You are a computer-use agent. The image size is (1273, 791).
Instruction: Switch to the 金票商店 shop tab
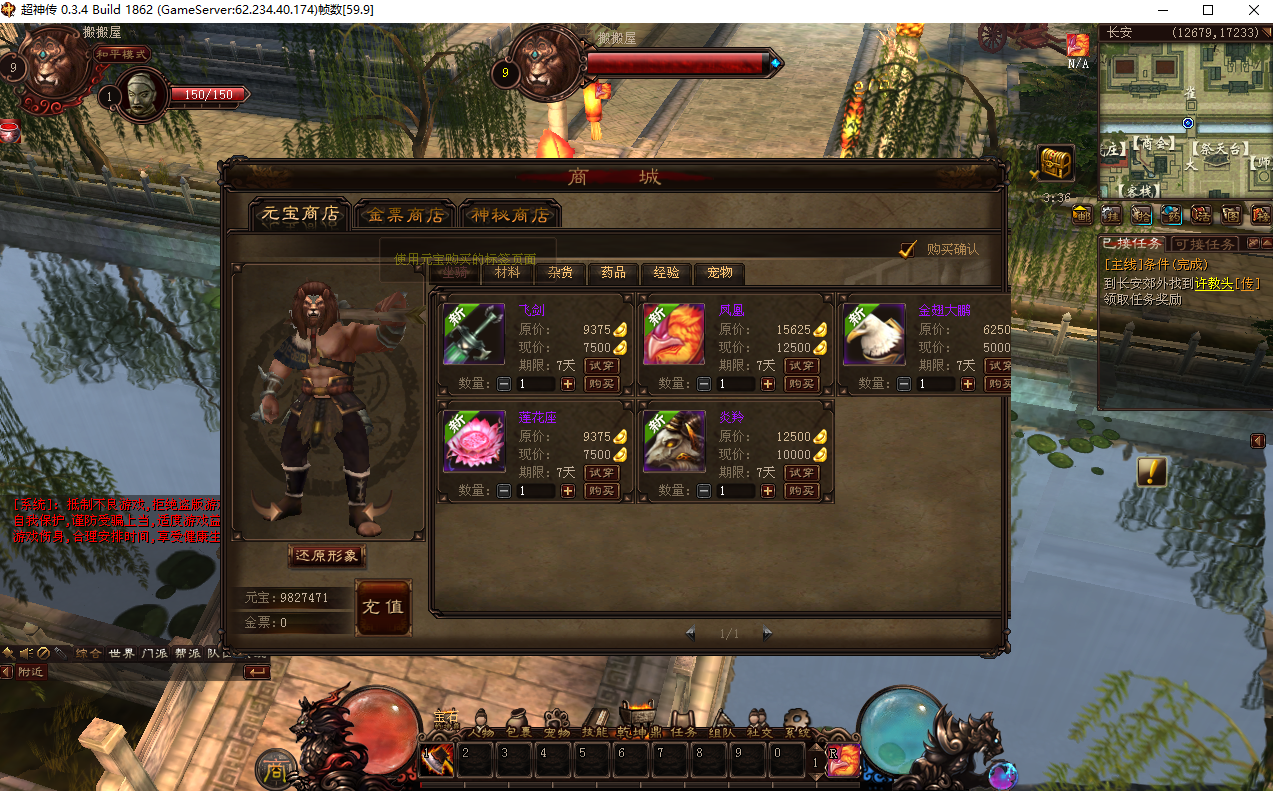405,215
